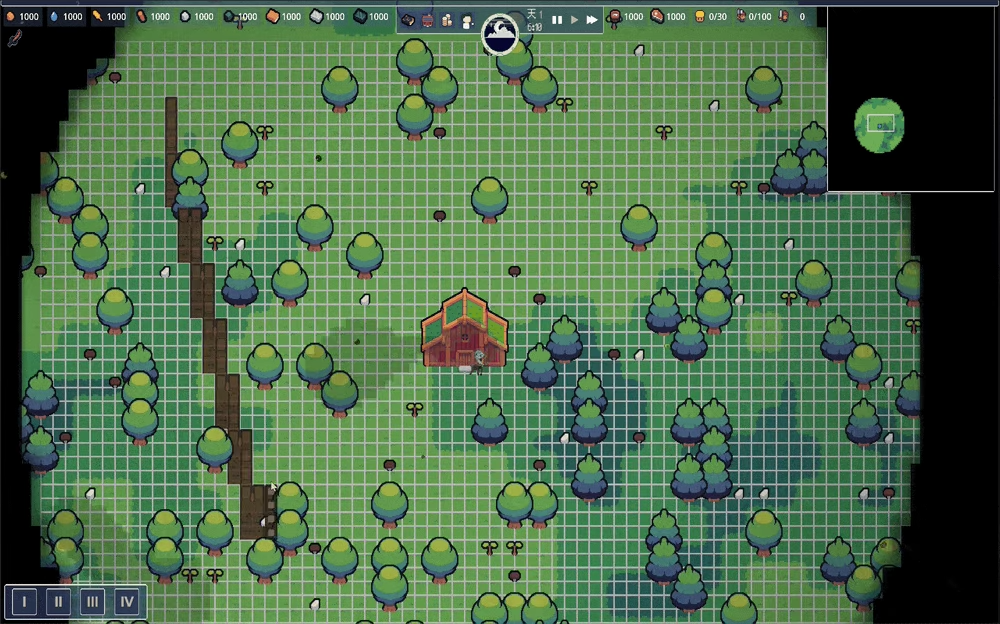
Task: Select the build tier I button
Action: pyautogui.click(x=25, y=602)
